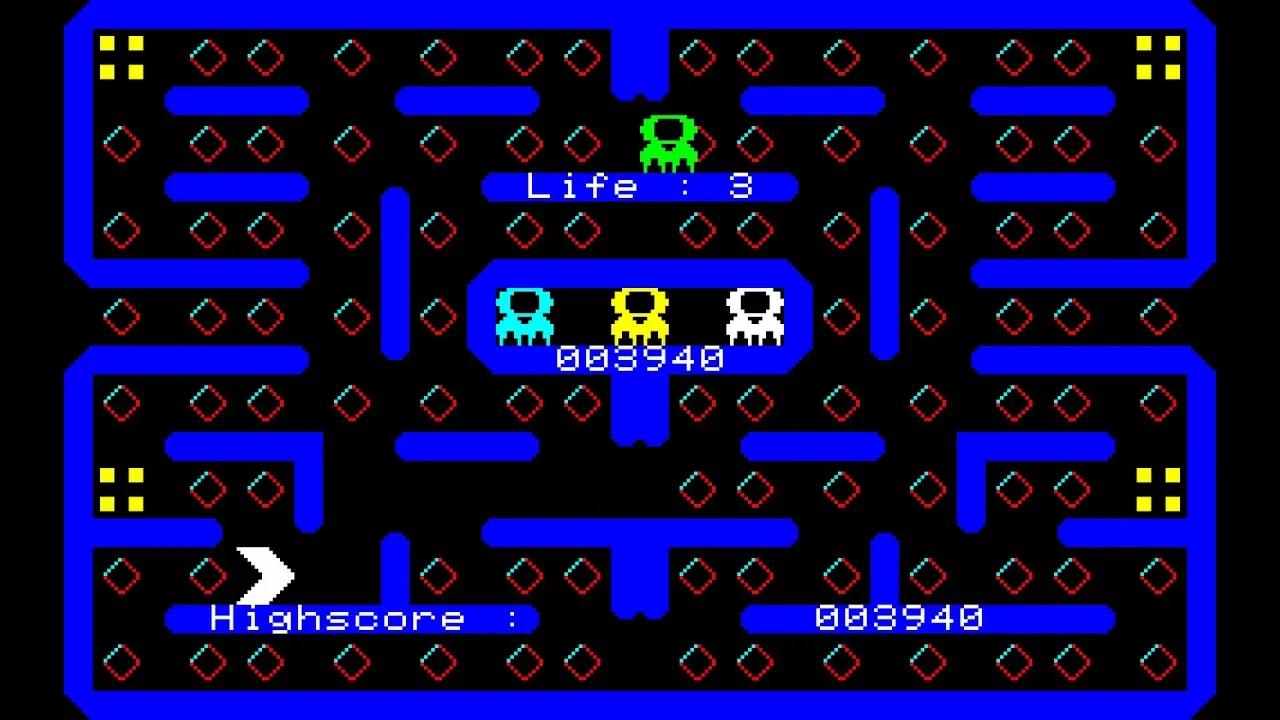Click the Life : 3 banner
Screen dimensions: 1280x720
coord(640,187)
